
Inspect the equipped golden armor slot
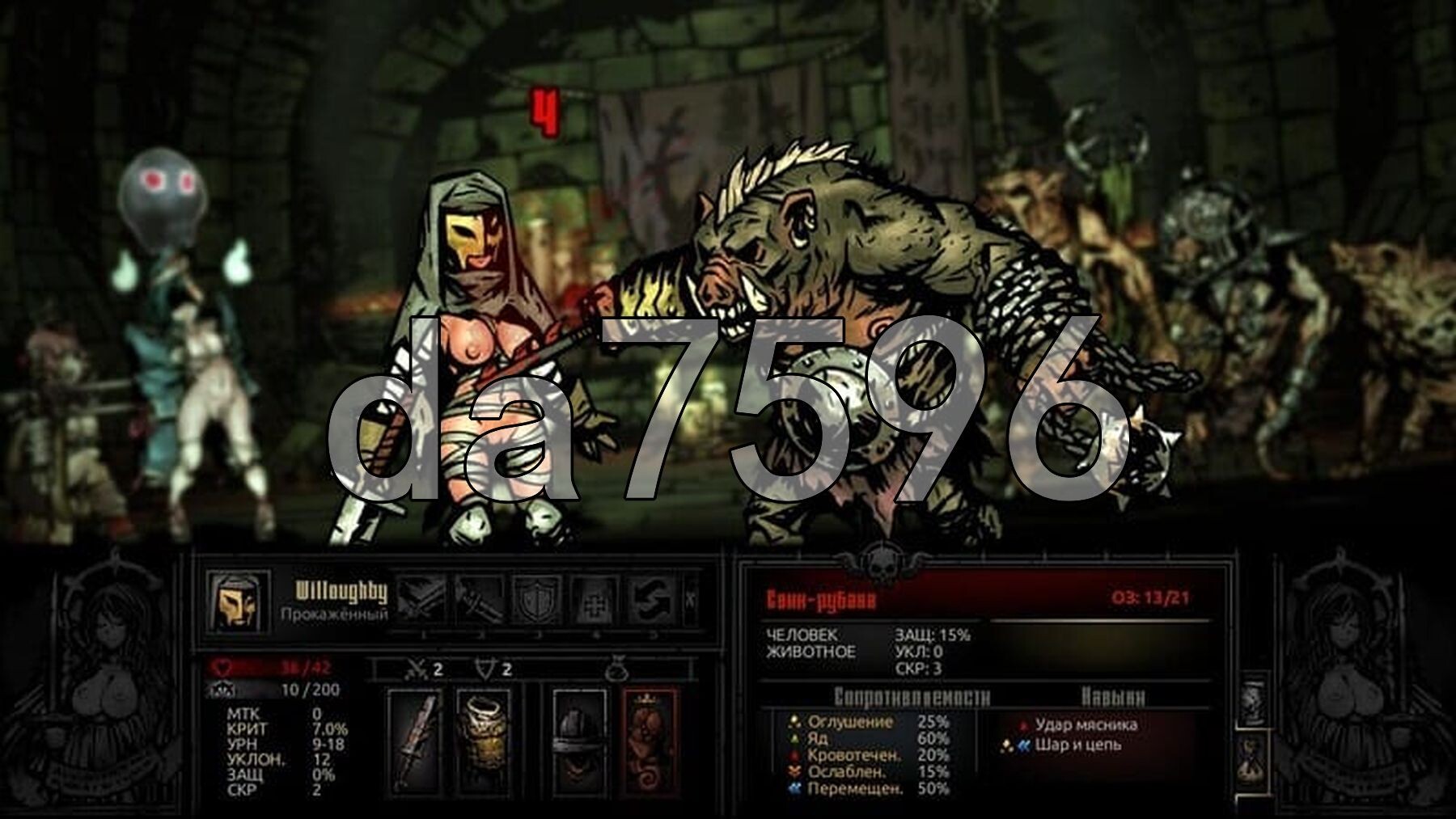(x=483, y=741)
